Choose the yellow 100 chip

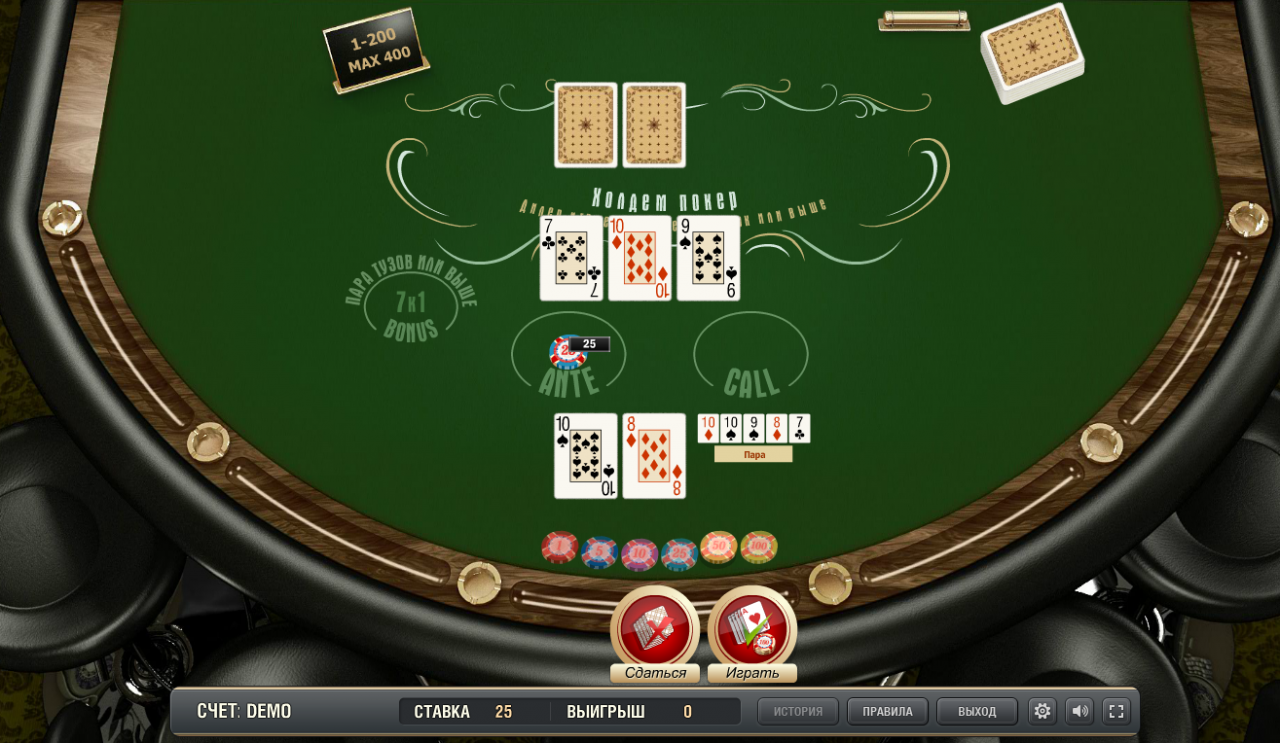click(x=759, y=547)
